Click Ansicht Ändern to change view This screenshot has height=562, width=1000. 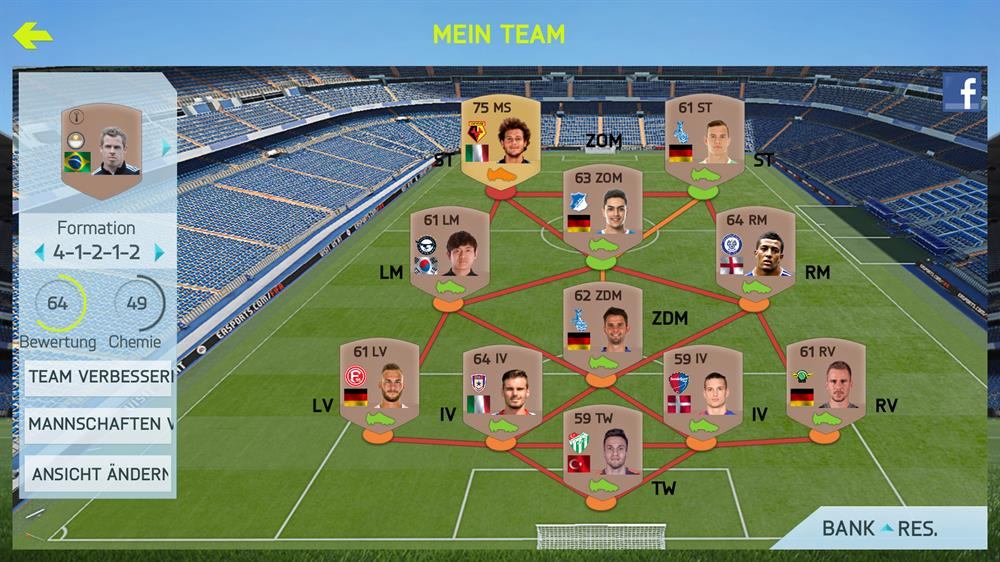coord(97,473)
